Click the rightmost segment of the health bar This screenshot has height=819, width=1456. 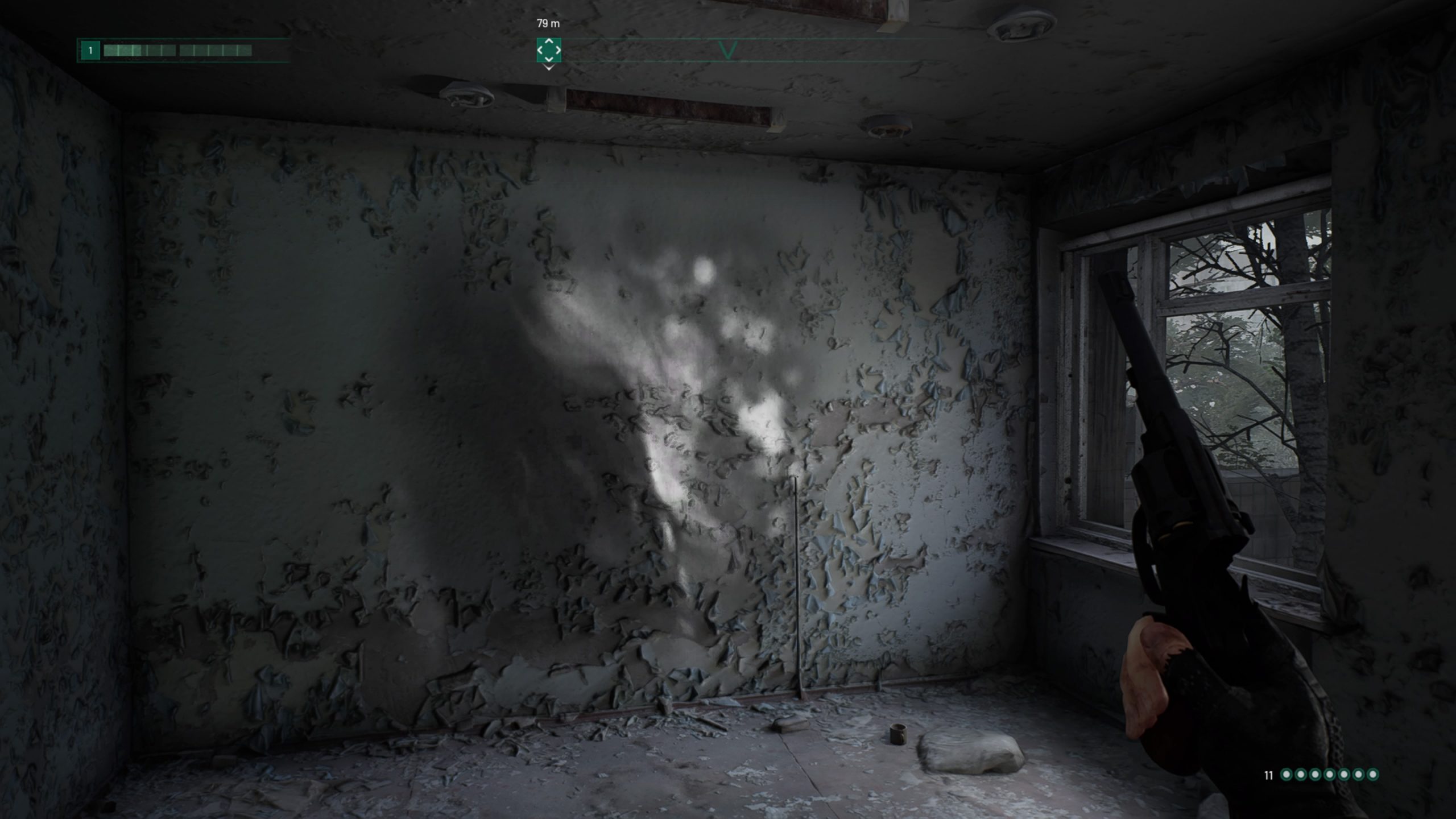pos(246,50)
